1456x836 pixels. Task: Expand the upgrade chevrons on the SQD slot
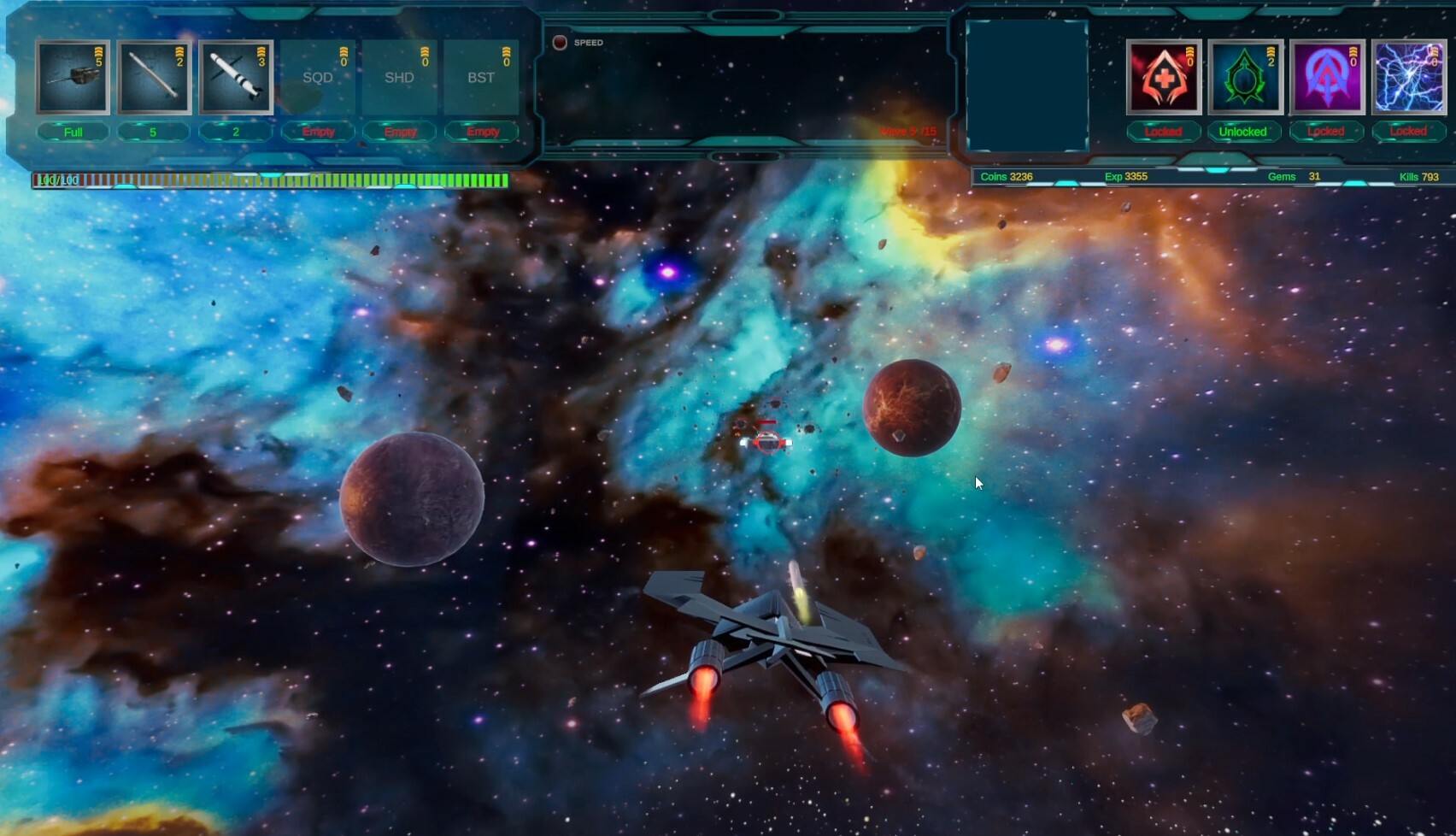pos(343,53)
